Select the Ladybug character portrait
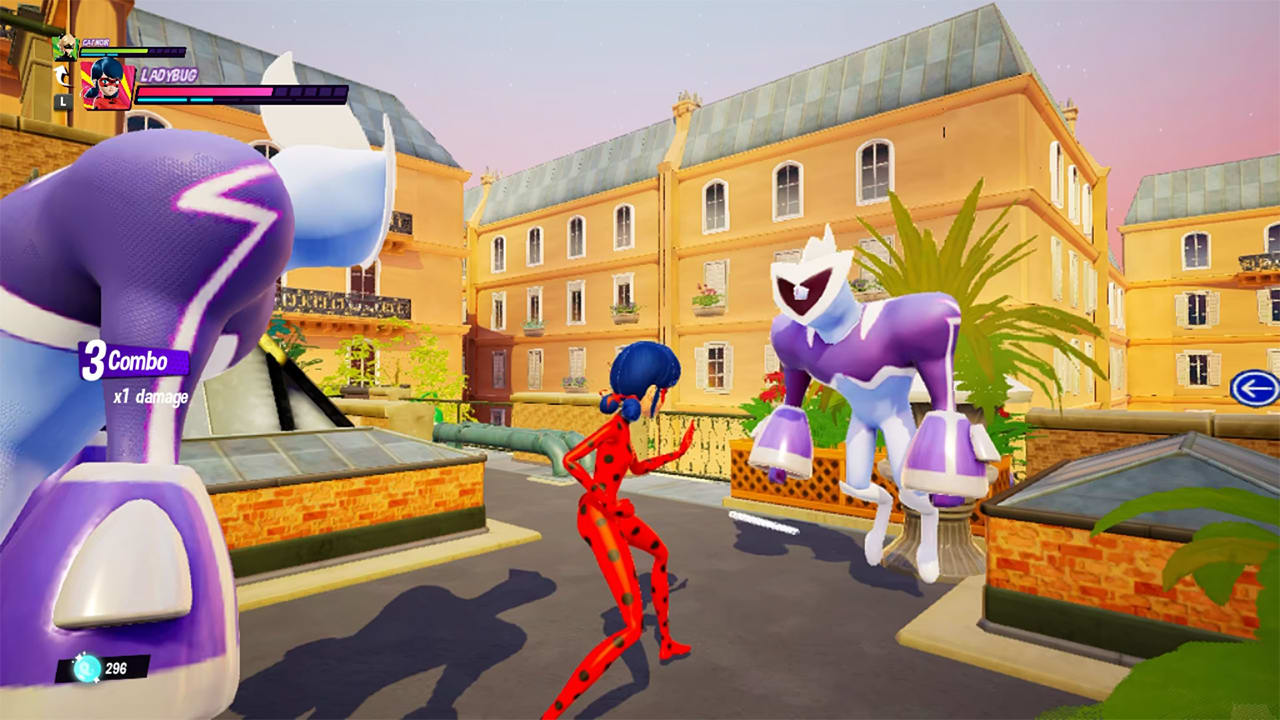 coord(106,85)
